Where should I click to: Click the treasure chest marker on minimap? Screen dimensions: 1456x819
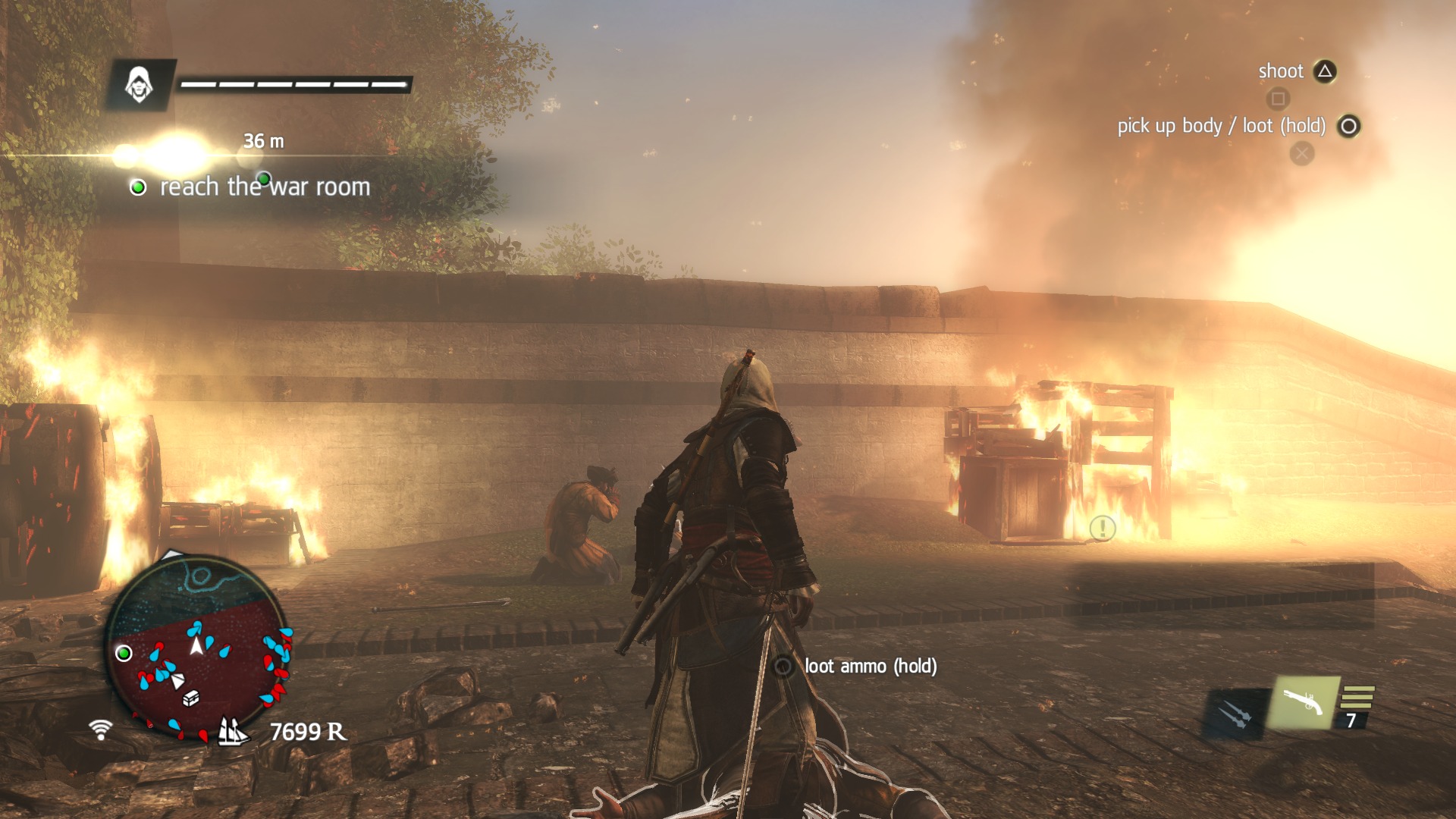(191, 697)
